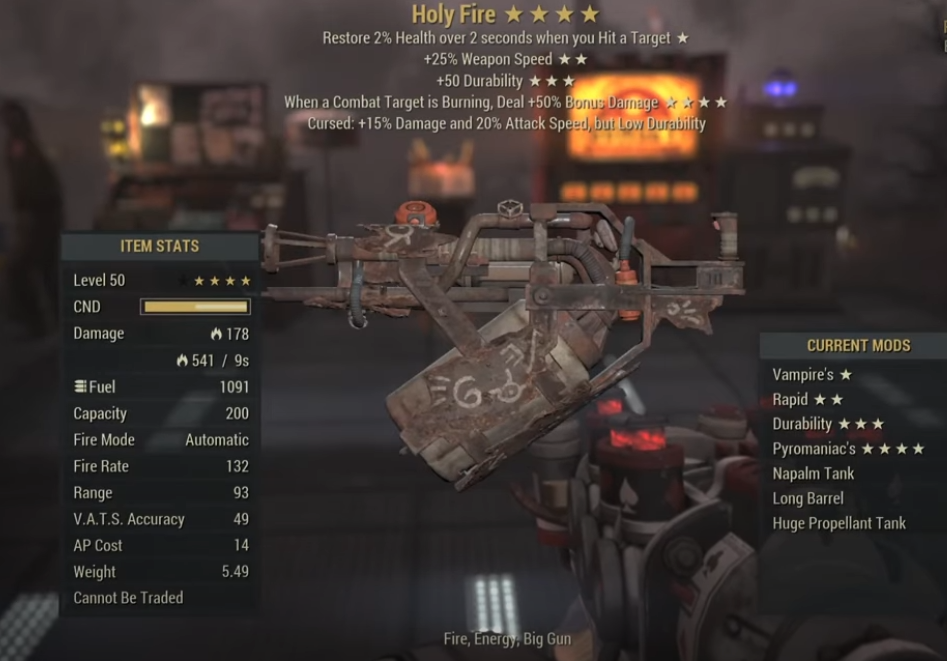Click the Durability three-star mod row
Image resolution: width=947 pixels, height=661 pixels.
pos(827,424)
